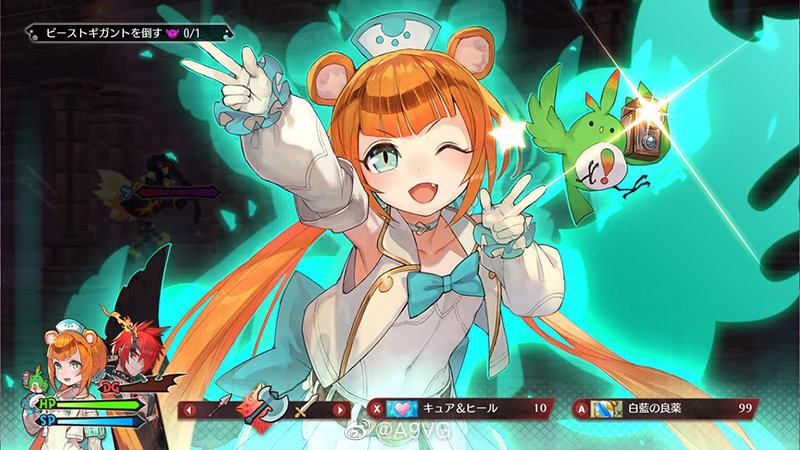800x450 pixels.
Task: Select the red battle axe weapon
Action: pyautogui.click(x=264, y=406)
